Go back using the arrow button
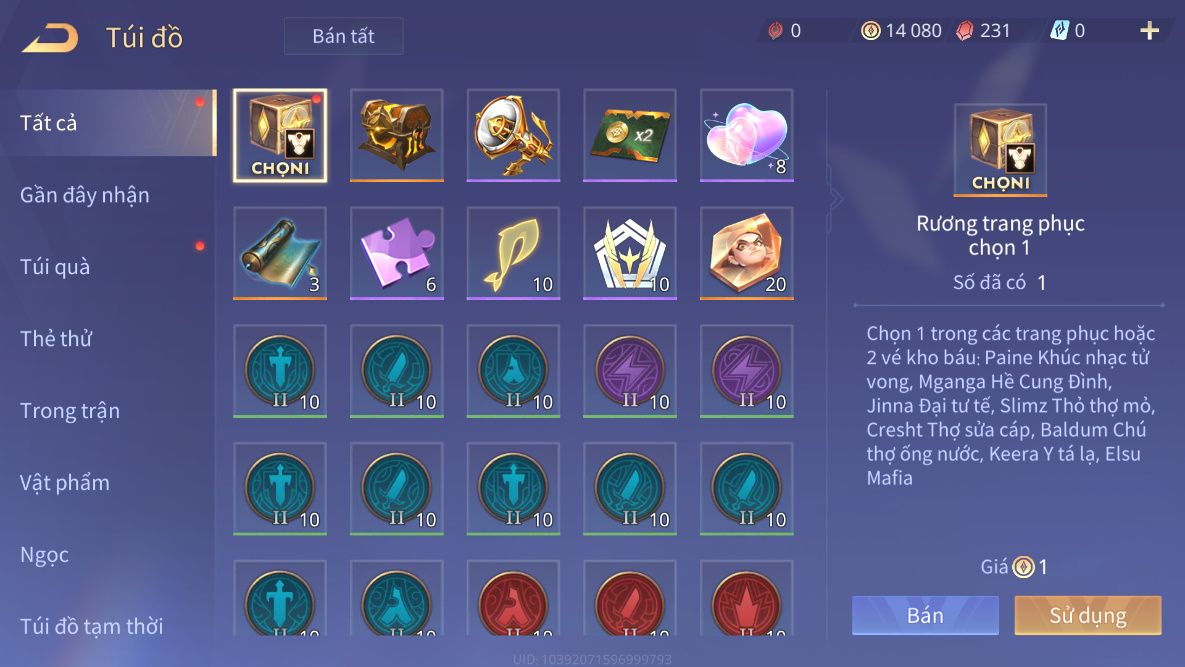Screen dimensions: 1185x667 click(x=50, y=38)
